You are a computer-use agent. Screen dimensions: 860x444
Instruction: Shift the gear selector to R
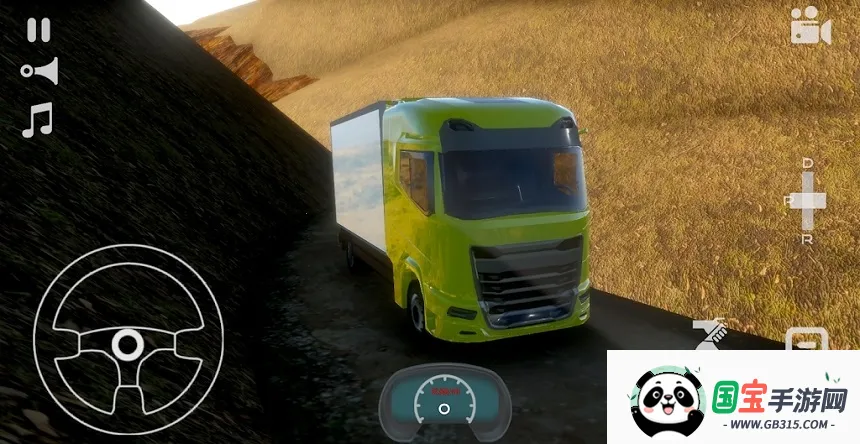point(808,238)
